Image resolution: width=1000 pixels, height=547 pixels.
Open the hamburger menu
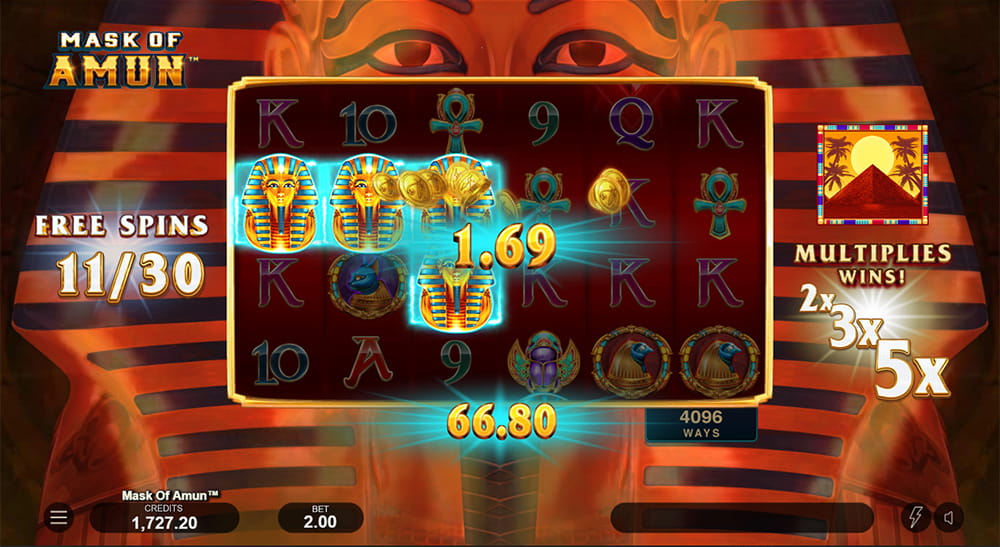point(59,517)
